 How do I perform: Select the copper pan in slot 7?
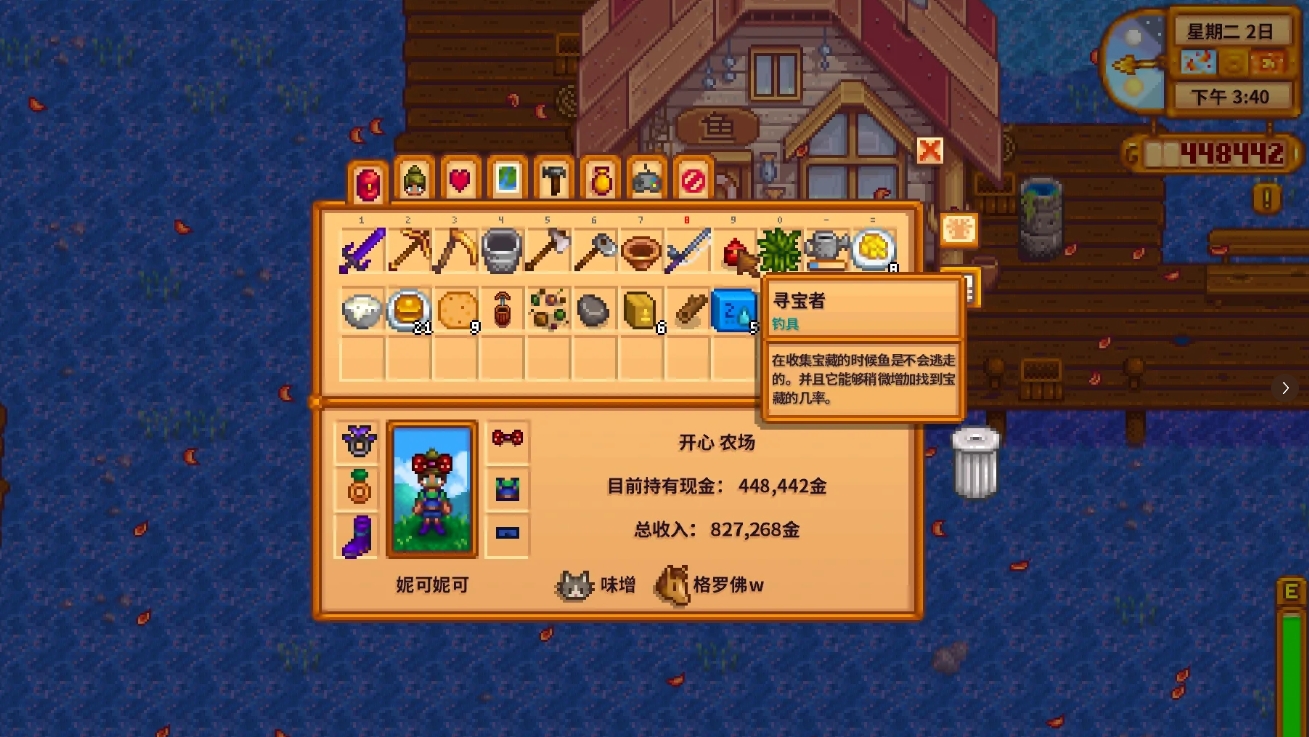pos(641,250)
